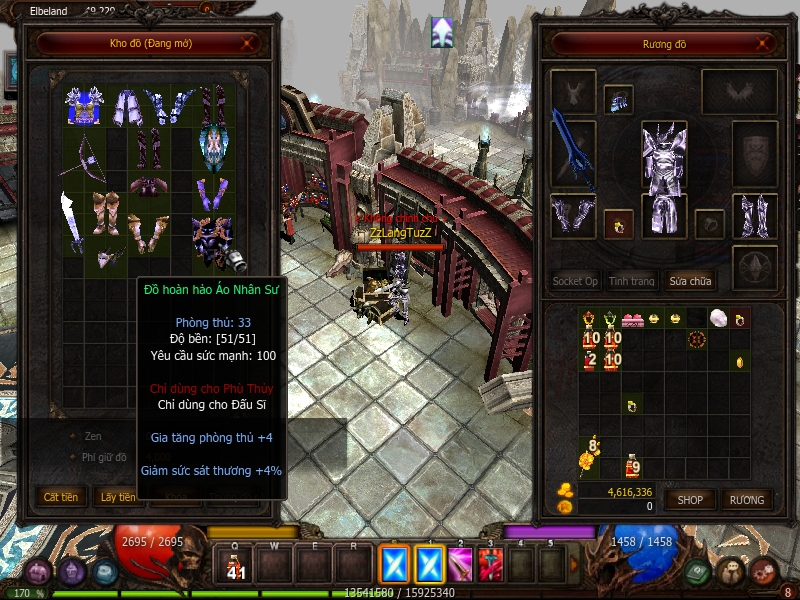The height and width of the screenshot is (600, 800).
Task: Select the equipped boots slot
Action: [754, 215]
